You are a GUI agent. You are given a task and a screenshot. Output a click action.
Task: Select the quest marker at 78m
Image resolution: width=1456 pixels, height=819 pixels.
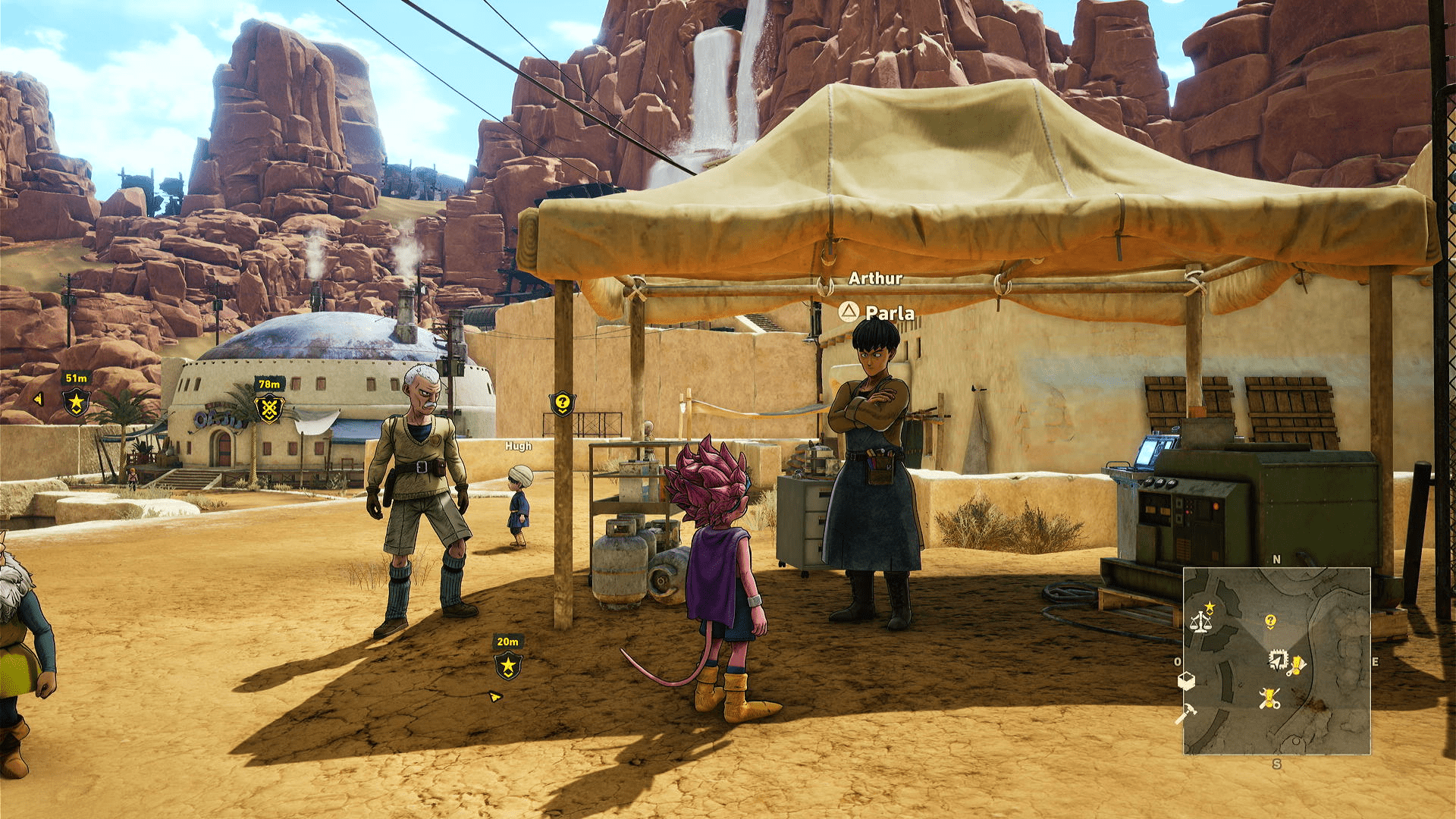pos(269,409)
